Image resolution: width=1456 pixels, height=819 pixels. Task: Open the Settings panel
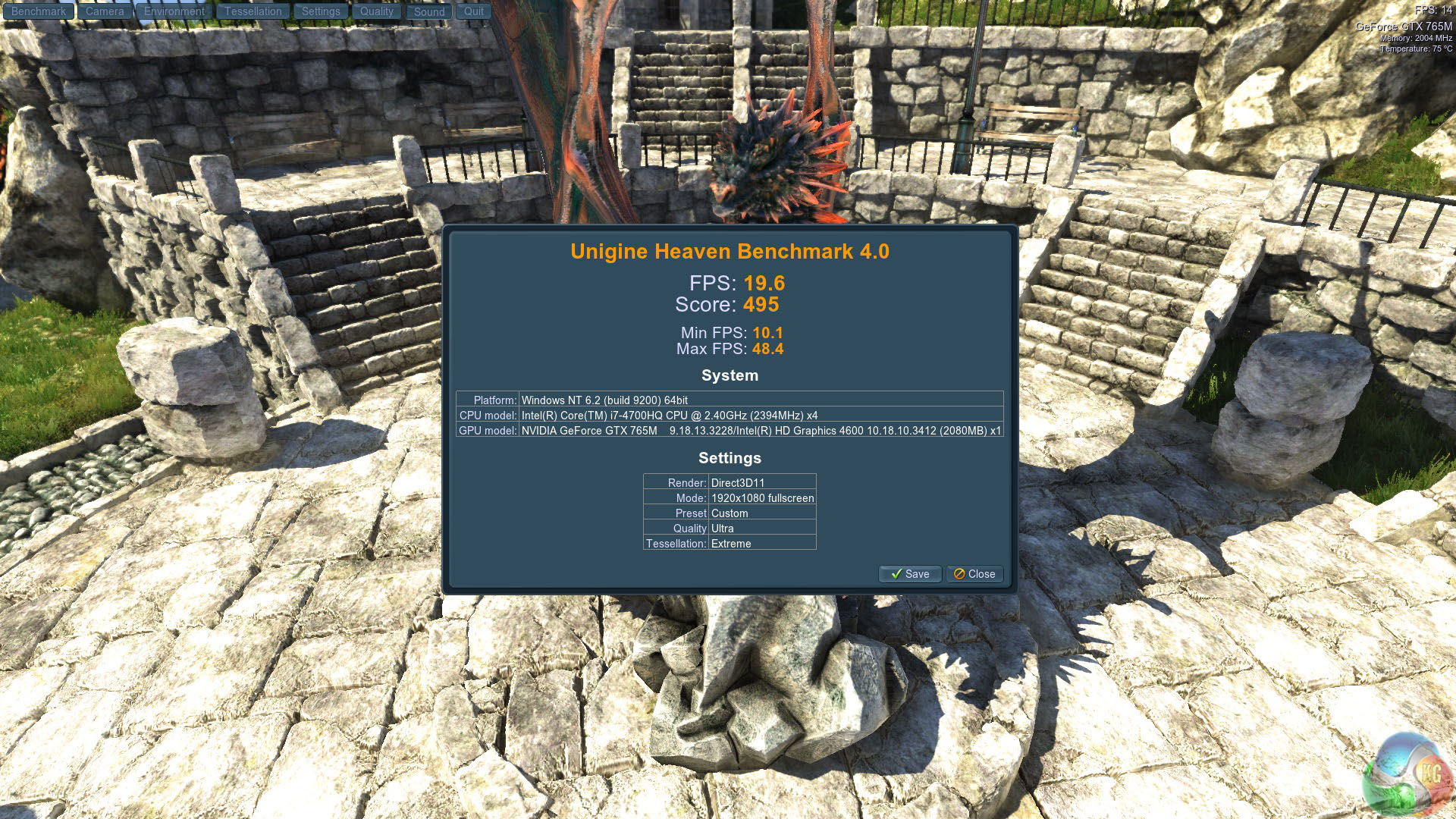(321, 11)
